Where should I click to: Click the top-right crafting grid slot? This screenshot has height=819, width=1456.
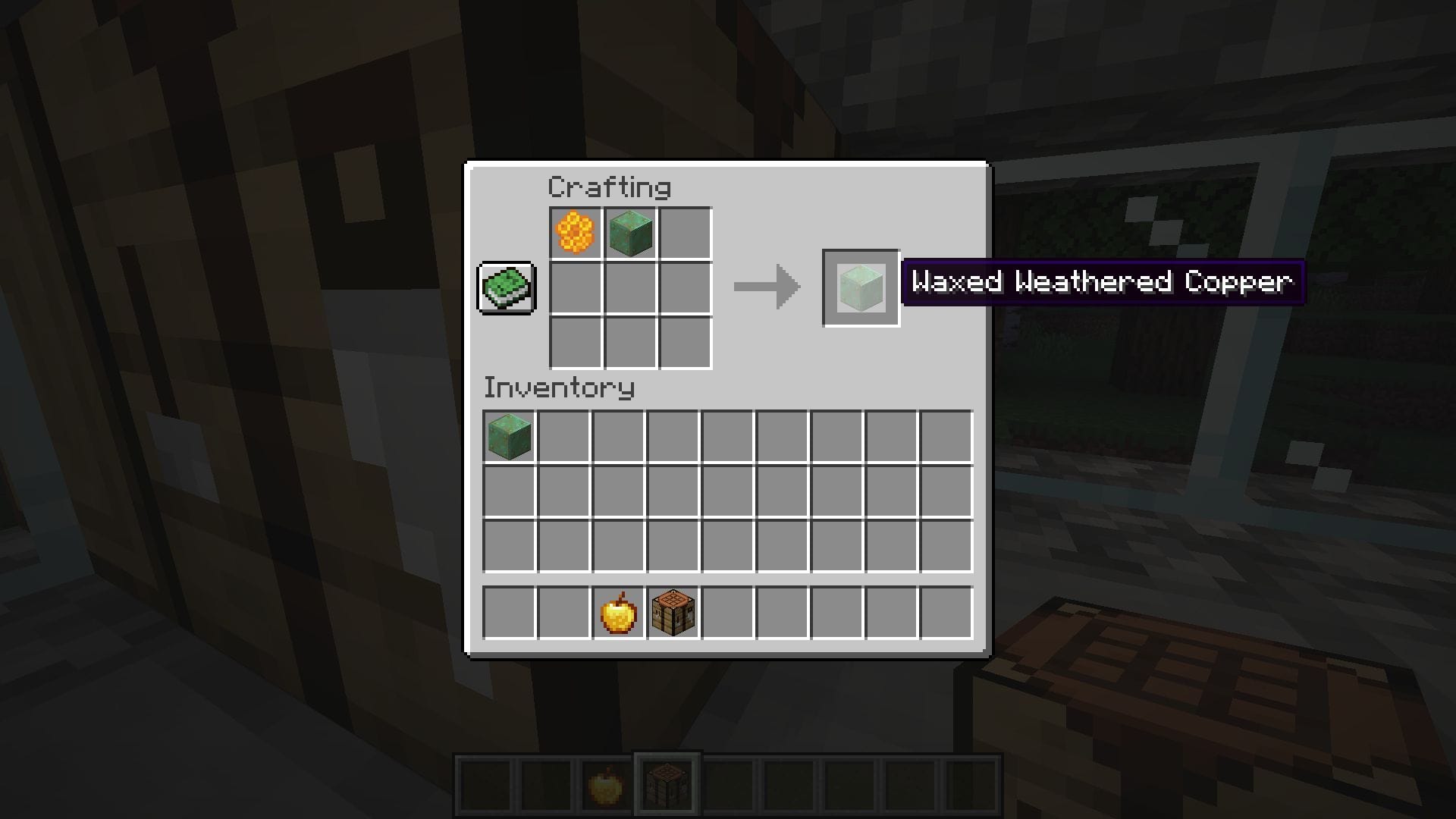[x=686, y=231]
